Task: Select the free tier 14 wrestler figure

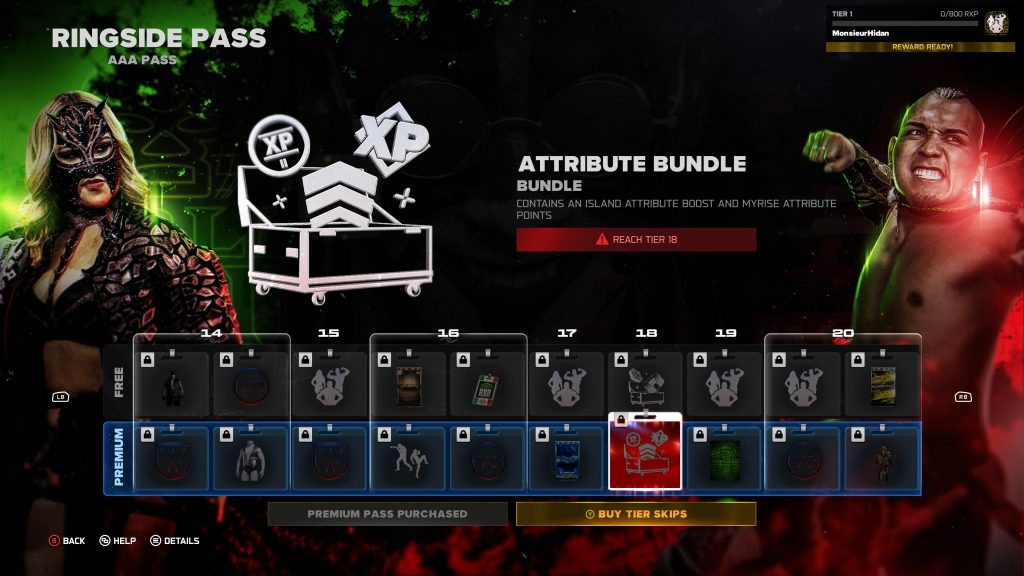Action: tap(171, 385)
